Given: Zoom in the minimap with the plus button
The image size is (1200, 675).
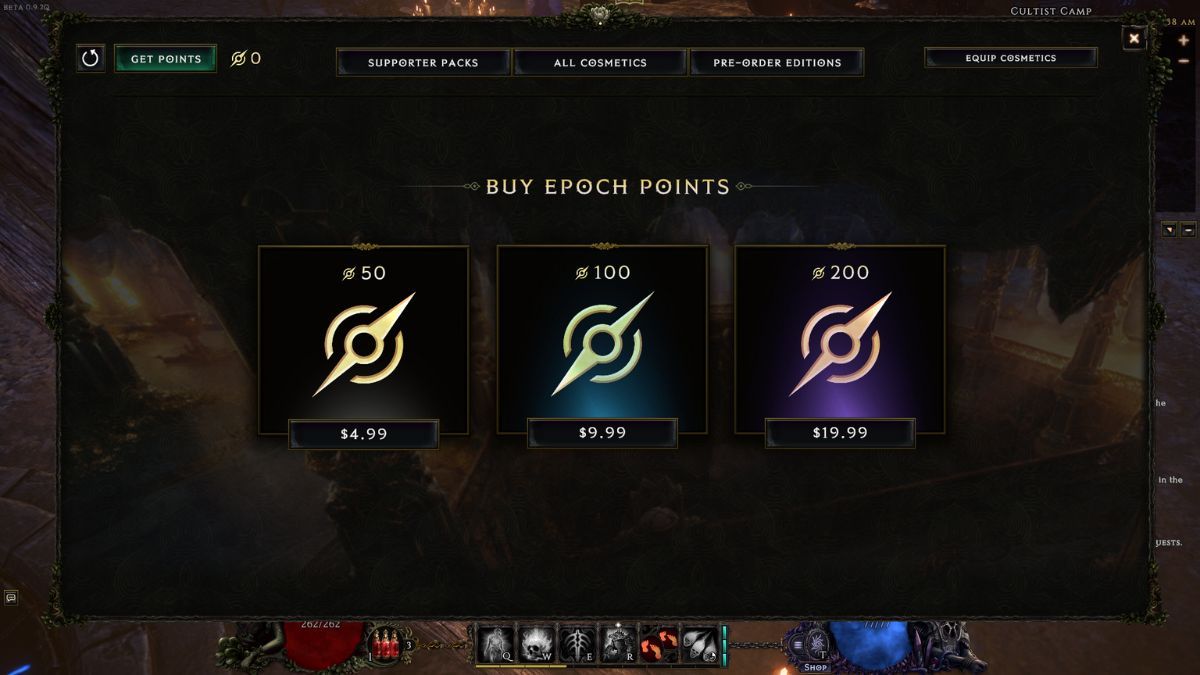Looking at the screenshot, I should tap(1184, 41).
